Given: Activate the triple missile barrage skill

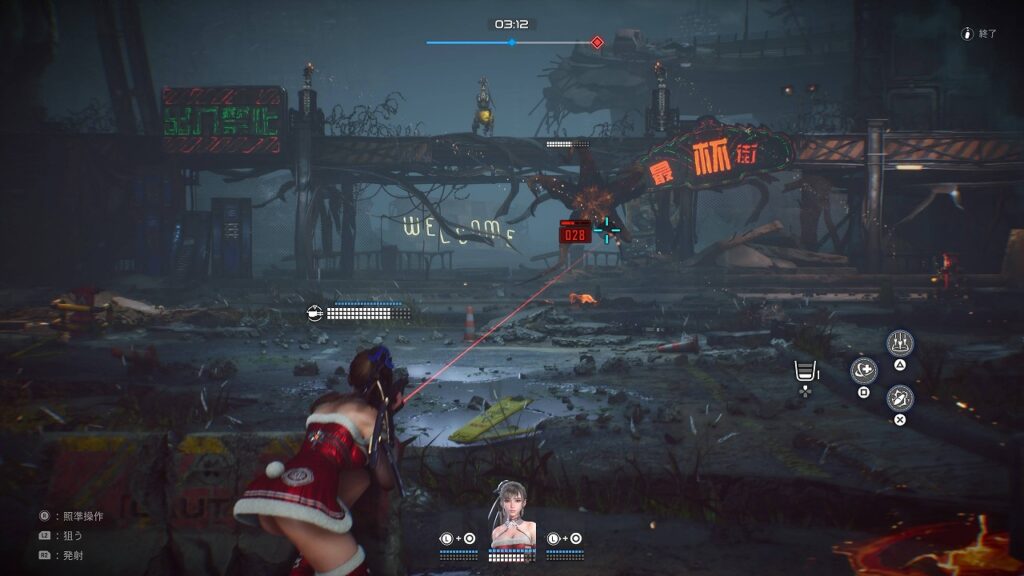Looking at the screenshot, I should [x=900, y=343].
